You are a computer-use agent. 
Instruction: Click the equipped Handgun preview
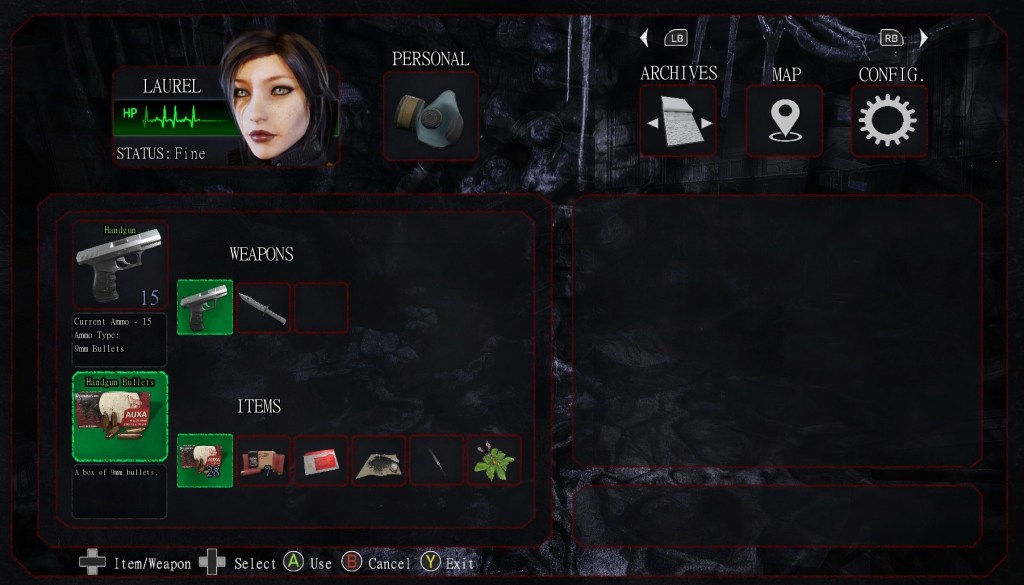(x=119, y=265)
